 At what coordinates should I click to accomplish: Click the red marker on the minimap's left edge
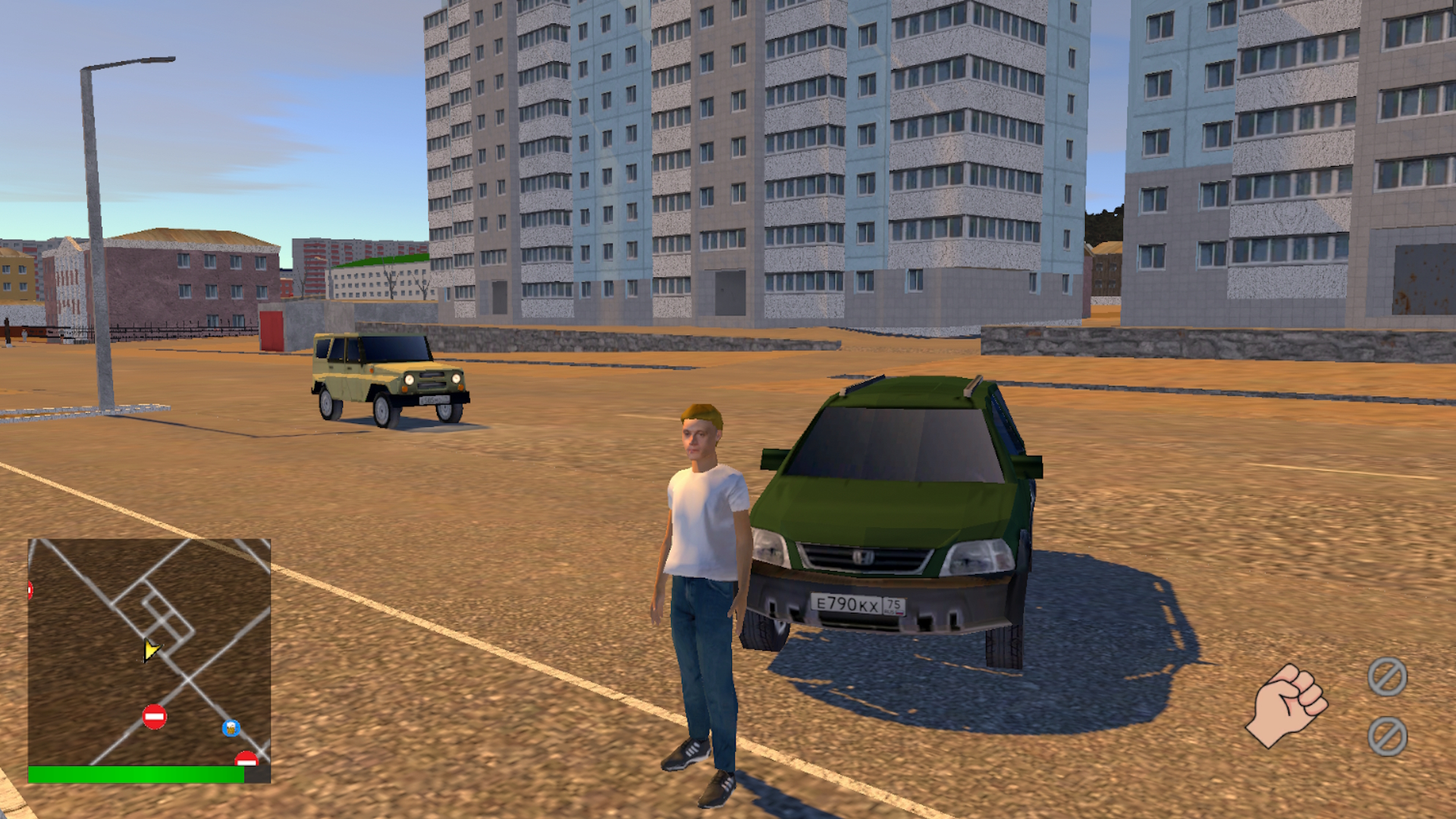tap(30, 588)
